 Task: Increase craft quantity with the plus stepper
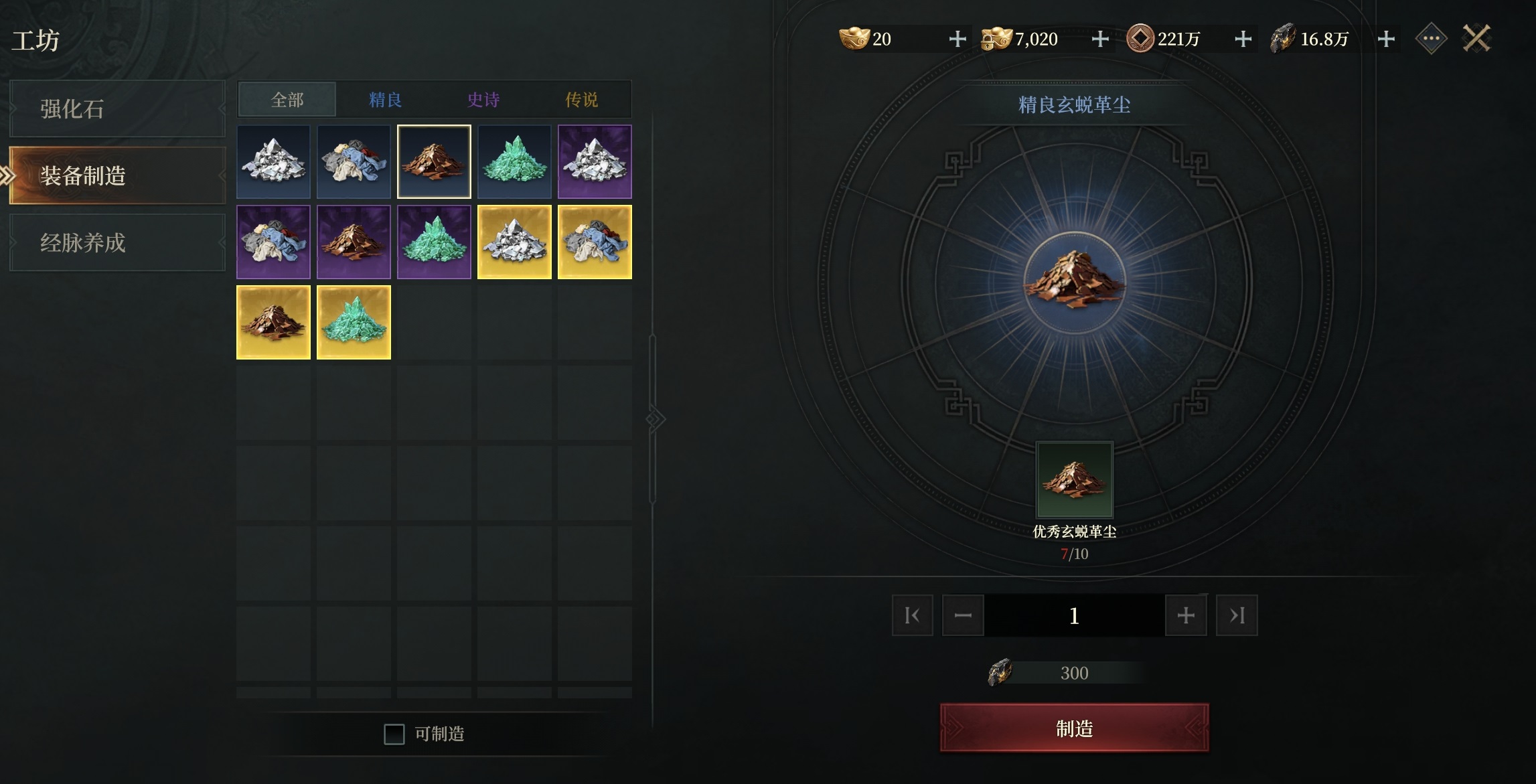pos(1185,615)
